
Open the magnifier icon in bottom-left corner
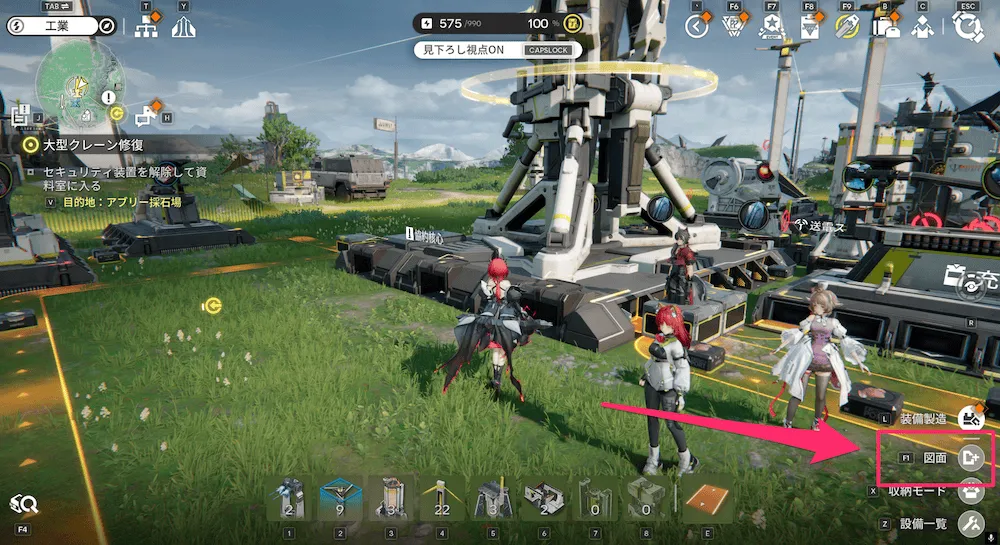(x=23, y=505)
